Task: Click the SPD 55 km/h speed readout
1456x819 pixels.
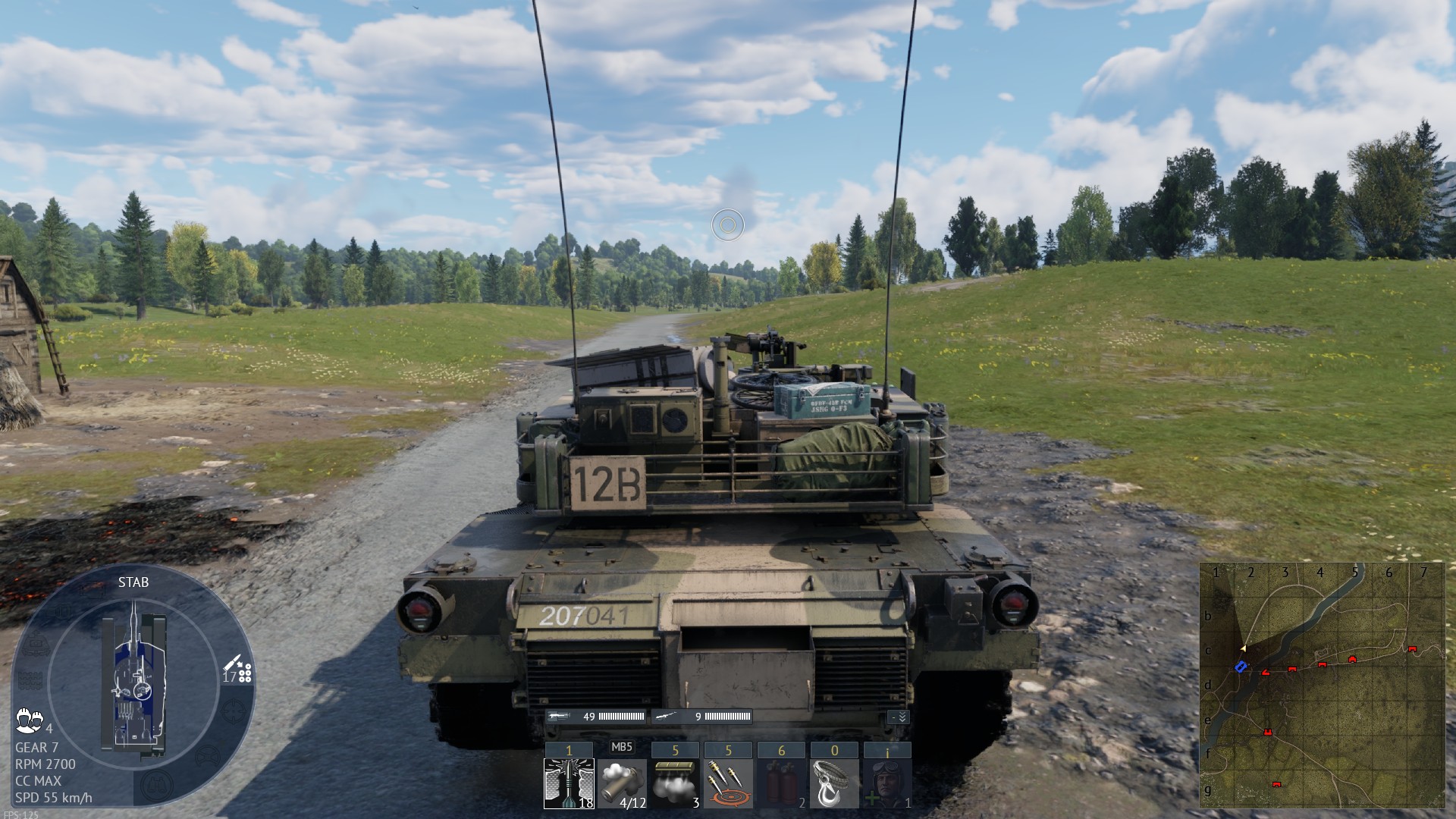Action: tap(53, 796)
